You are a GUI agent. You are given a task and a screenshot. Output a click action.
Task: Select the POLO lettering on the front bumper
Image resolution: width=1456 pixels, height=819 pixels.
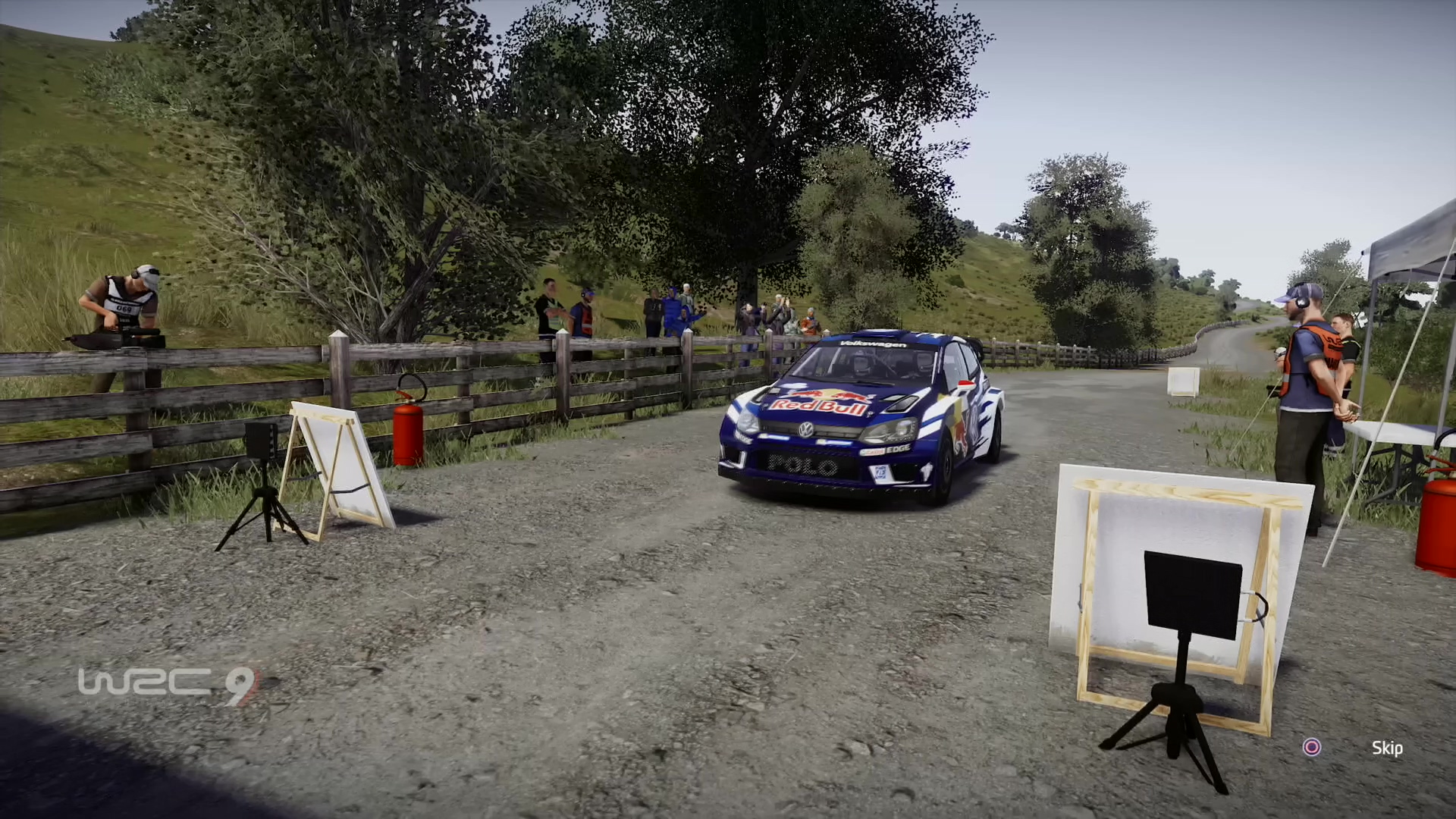(800, 466)
